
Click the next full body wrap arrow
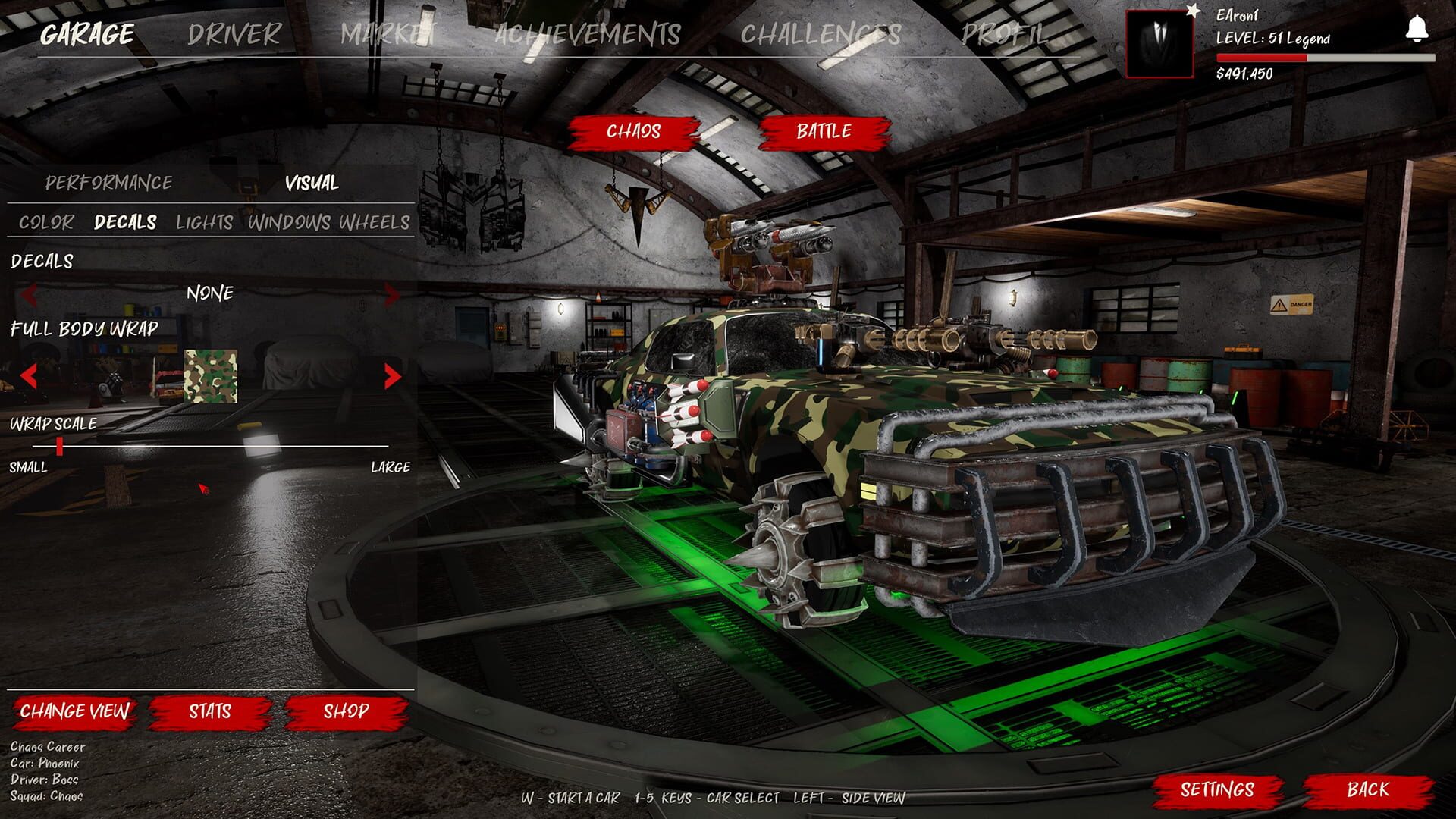pos(392,376)
